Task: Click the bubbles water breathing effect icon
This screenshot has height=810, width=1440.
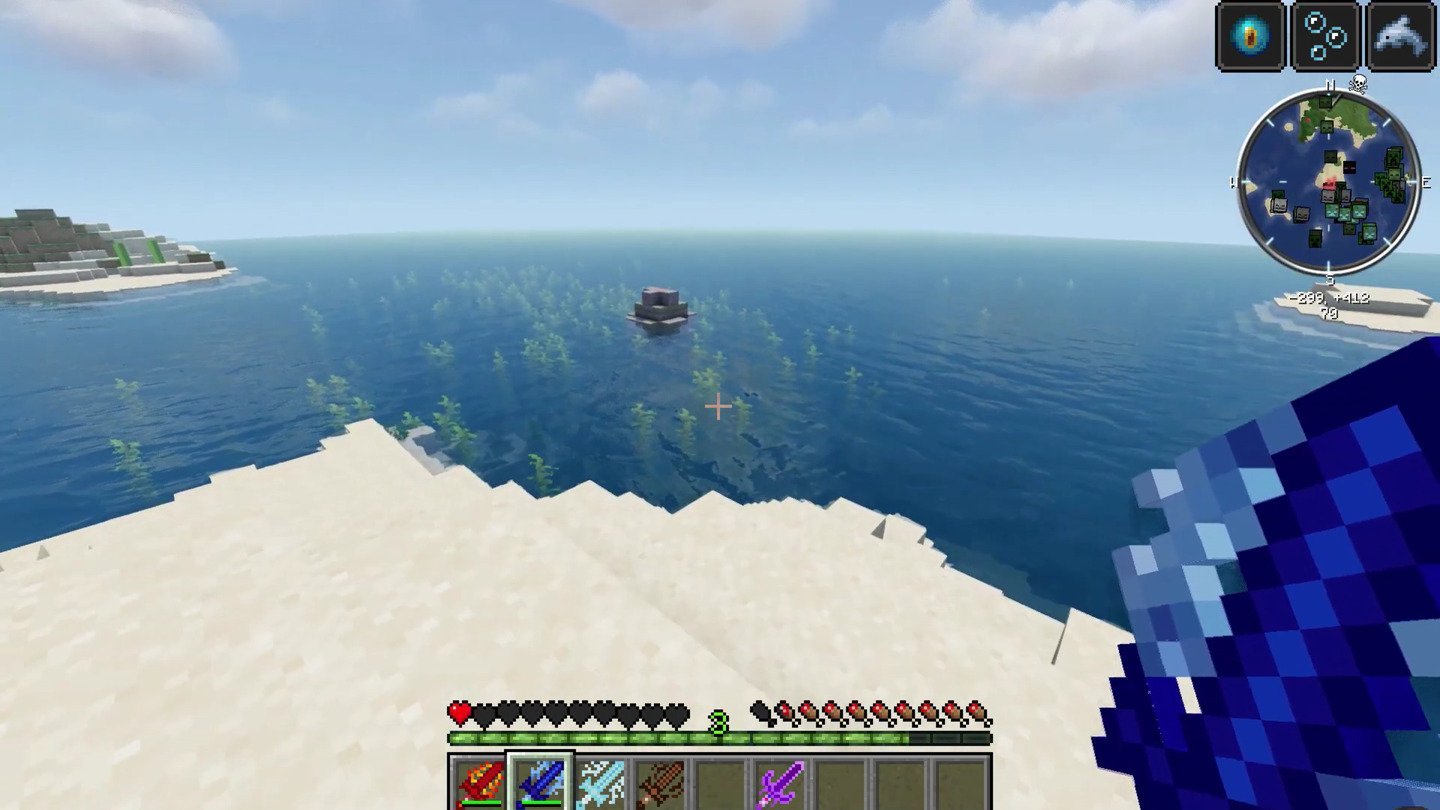Action: pos(1325,36)
